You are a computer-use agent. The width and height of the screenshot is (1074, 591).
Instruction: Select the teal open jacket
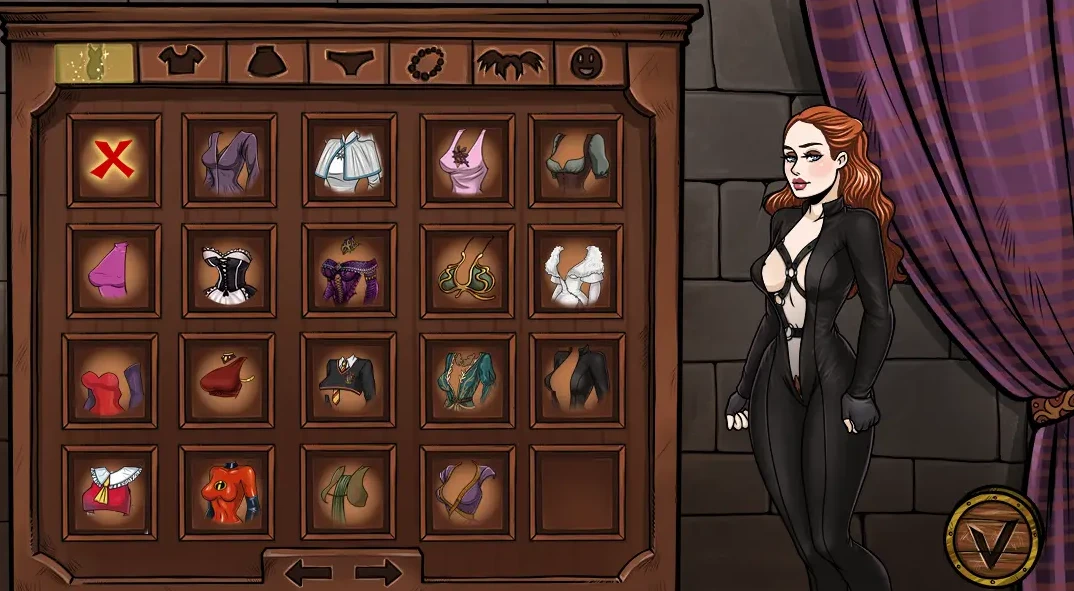click(467, 380)
